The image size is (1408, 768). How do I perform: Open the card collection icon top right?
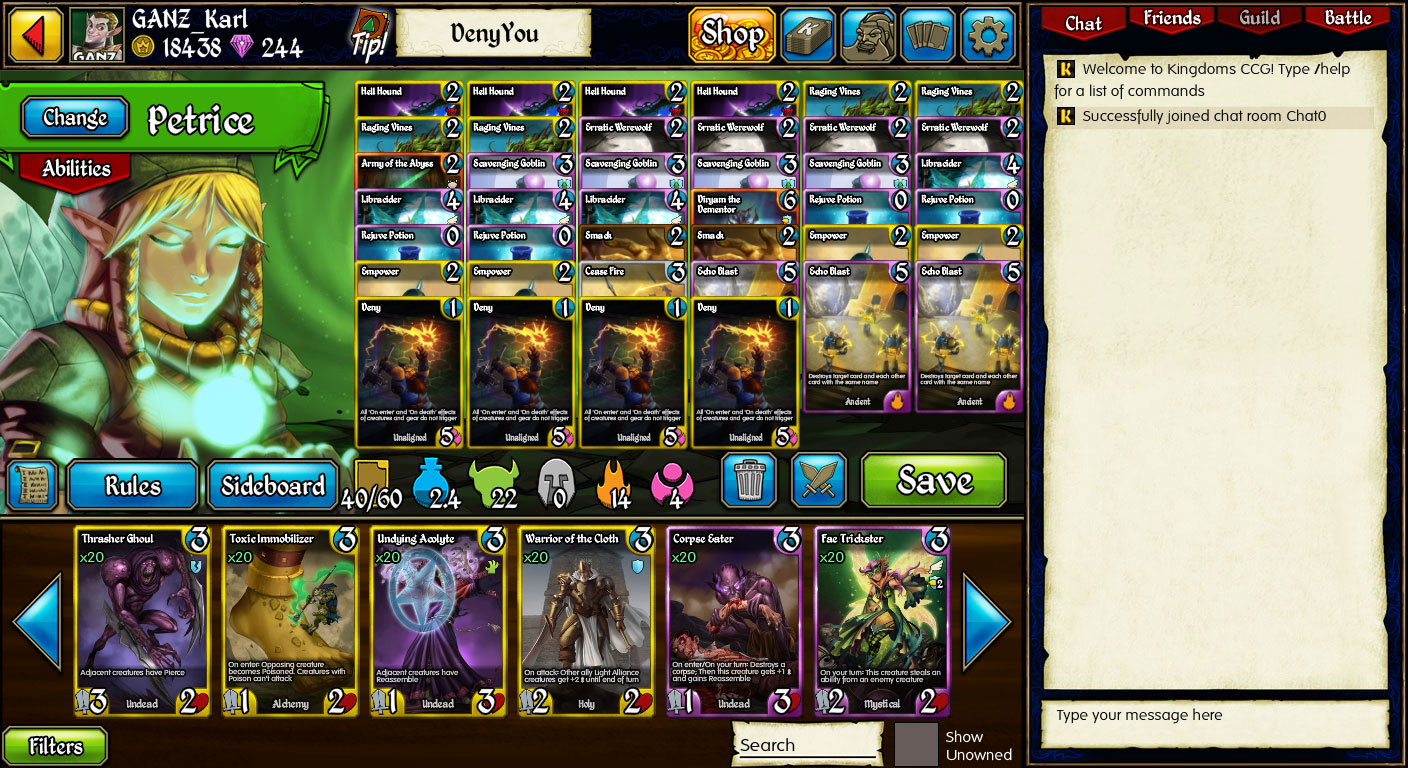tap(928, 34)
